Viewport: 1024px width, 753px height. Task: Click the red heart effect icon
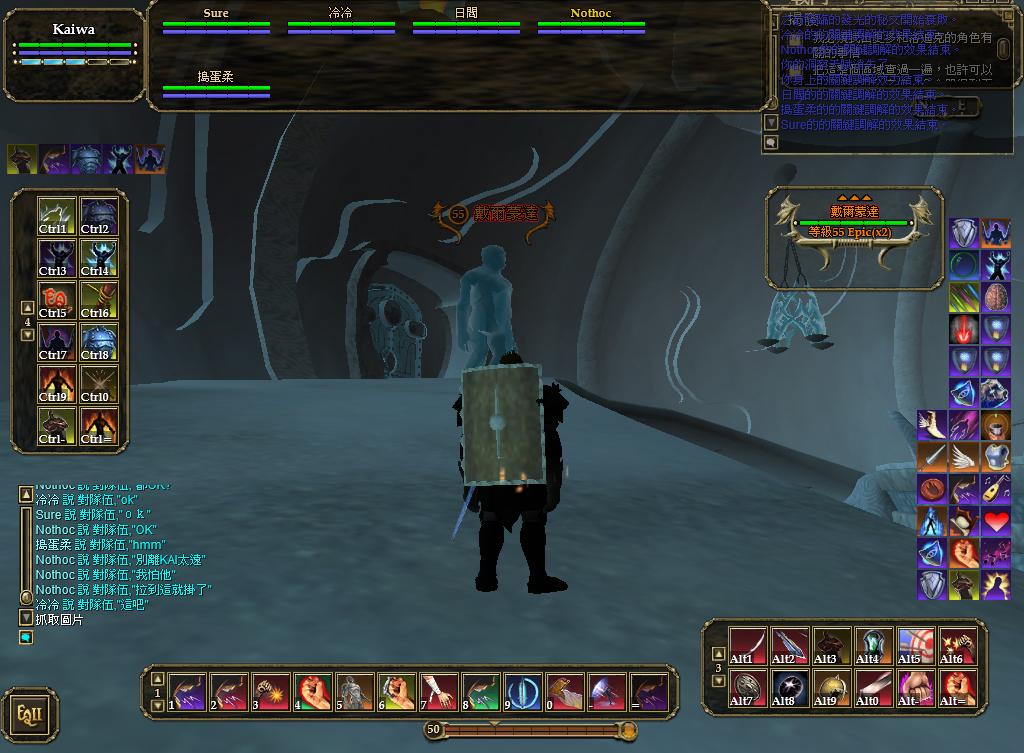click(995, 521)
